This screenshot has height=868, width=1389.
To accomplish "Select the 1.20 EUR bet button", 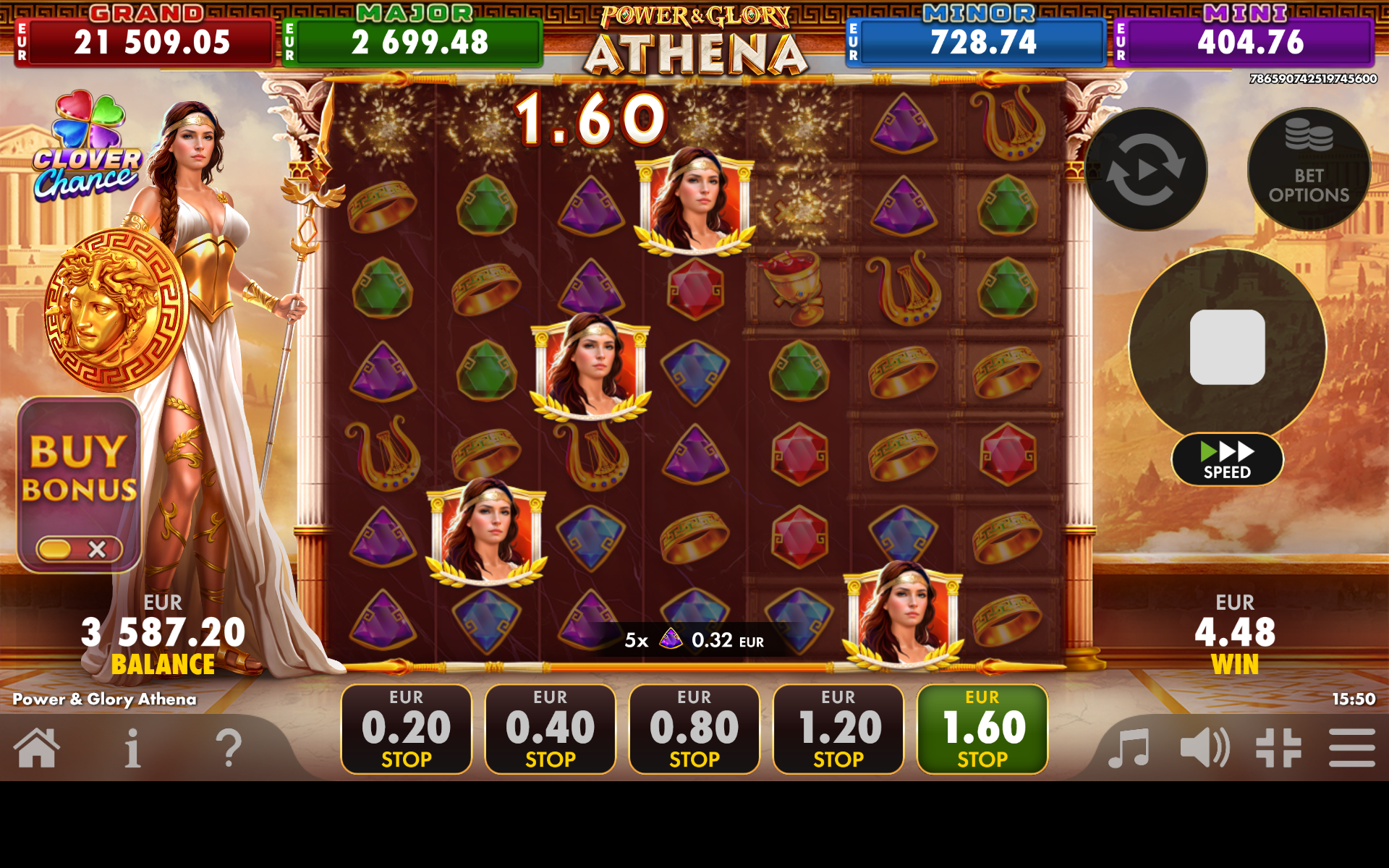I will click(x=838, y=728).
